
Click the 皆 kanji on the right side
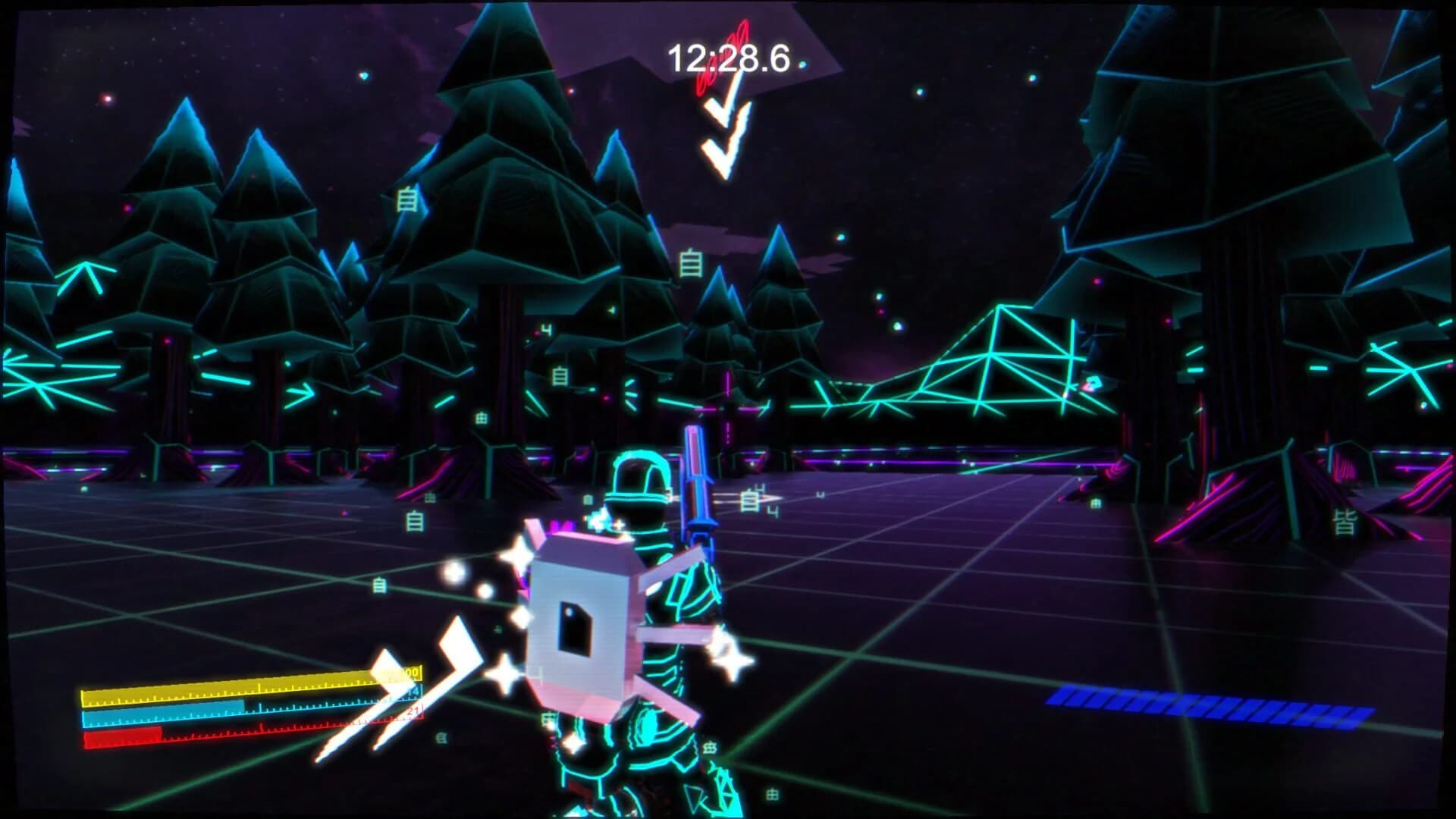[x=1344, y=523]
